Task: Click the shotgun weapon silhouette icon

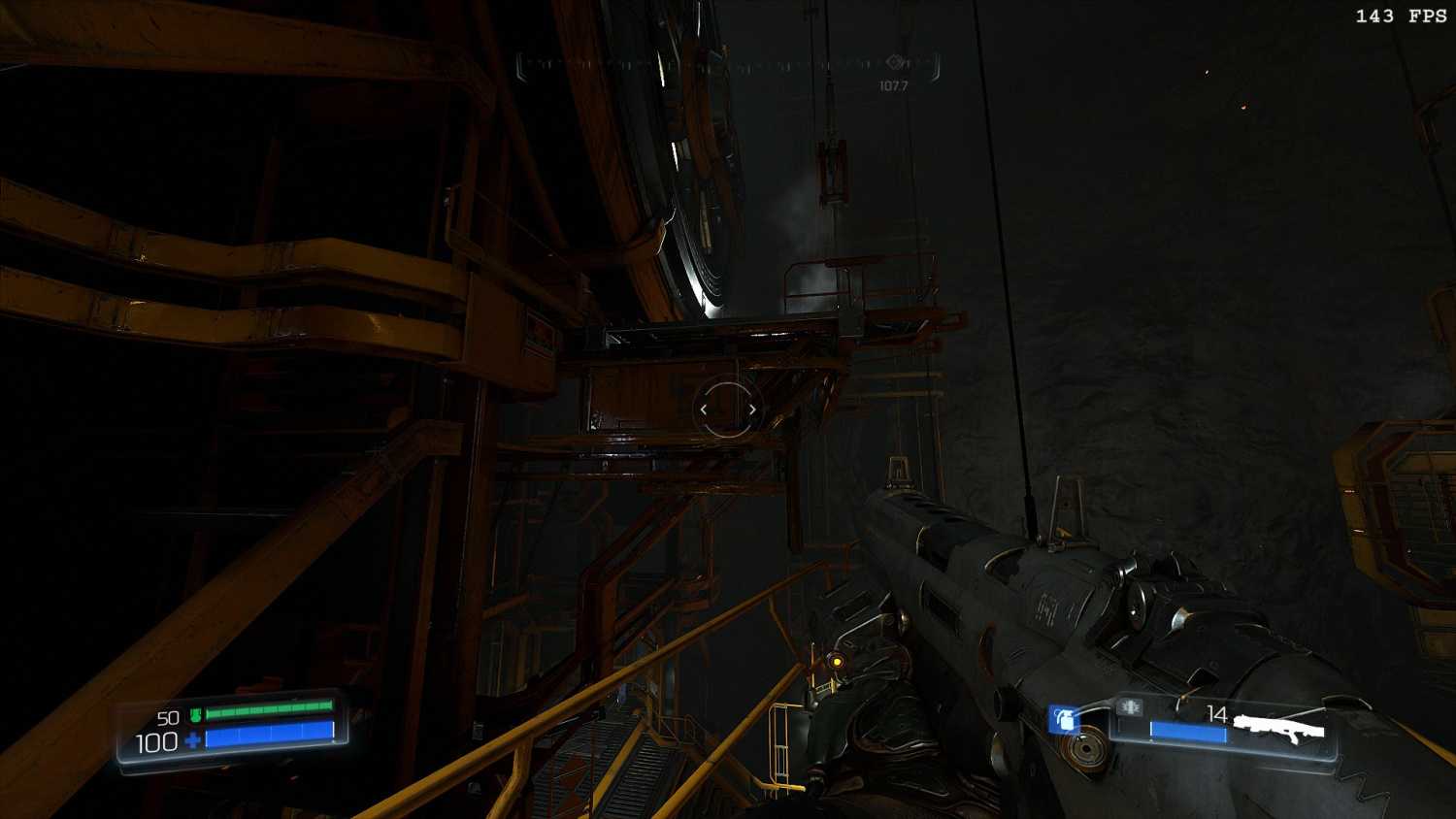Action: tap(1279, 726)
